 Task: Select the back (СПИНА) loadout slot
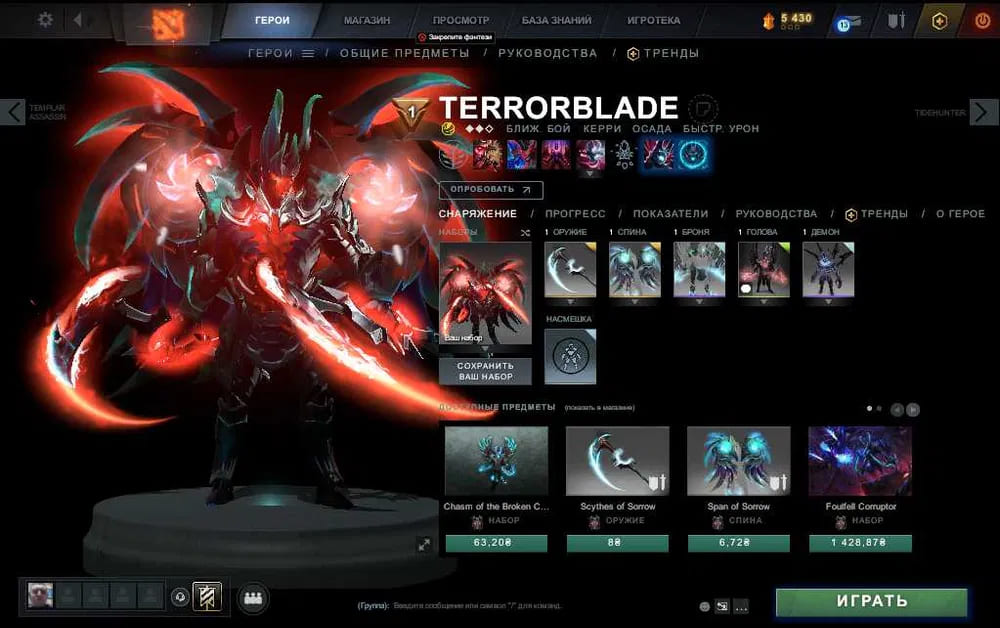click(635, 269)
